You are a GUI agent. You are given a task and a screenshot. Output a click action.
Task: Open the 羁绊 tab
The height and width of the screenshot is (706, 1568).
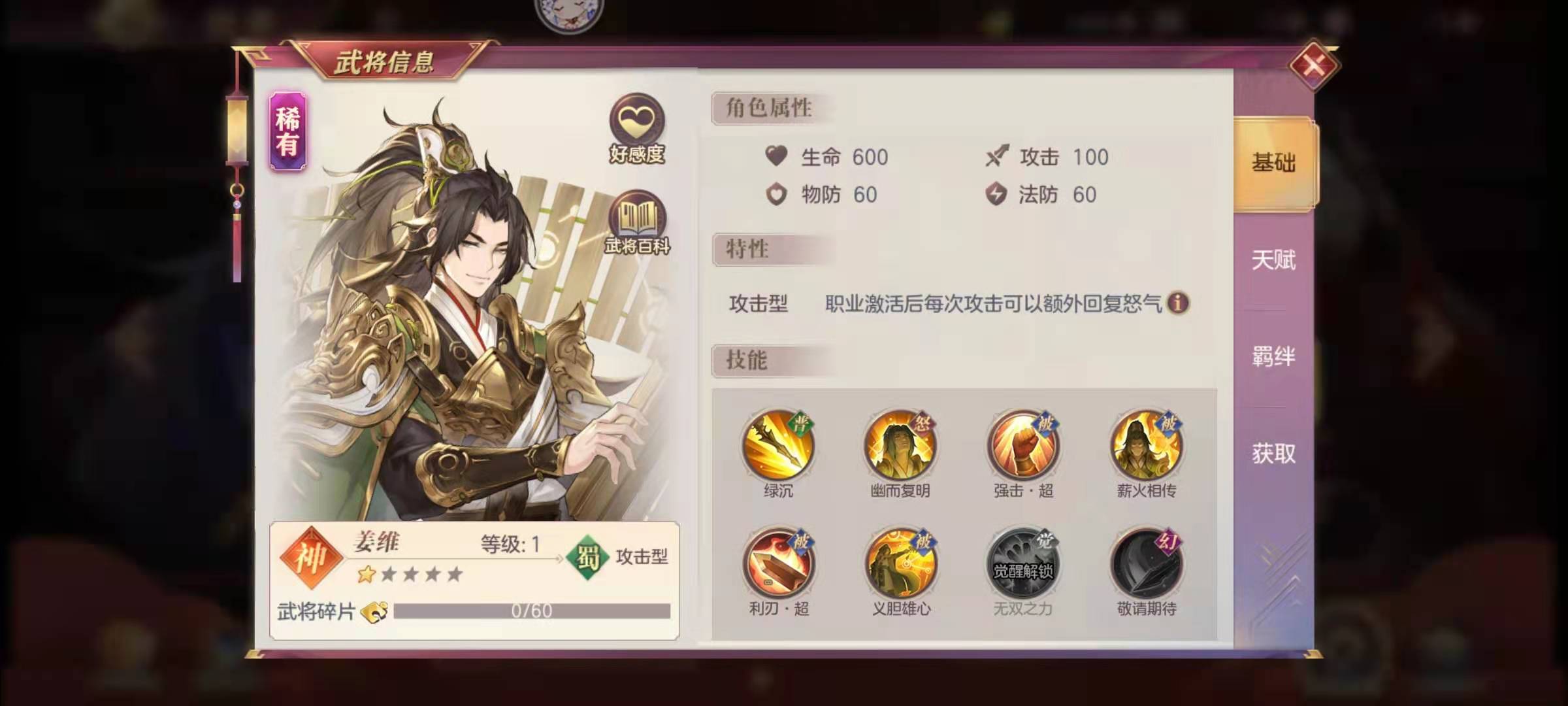(1274, 356)
